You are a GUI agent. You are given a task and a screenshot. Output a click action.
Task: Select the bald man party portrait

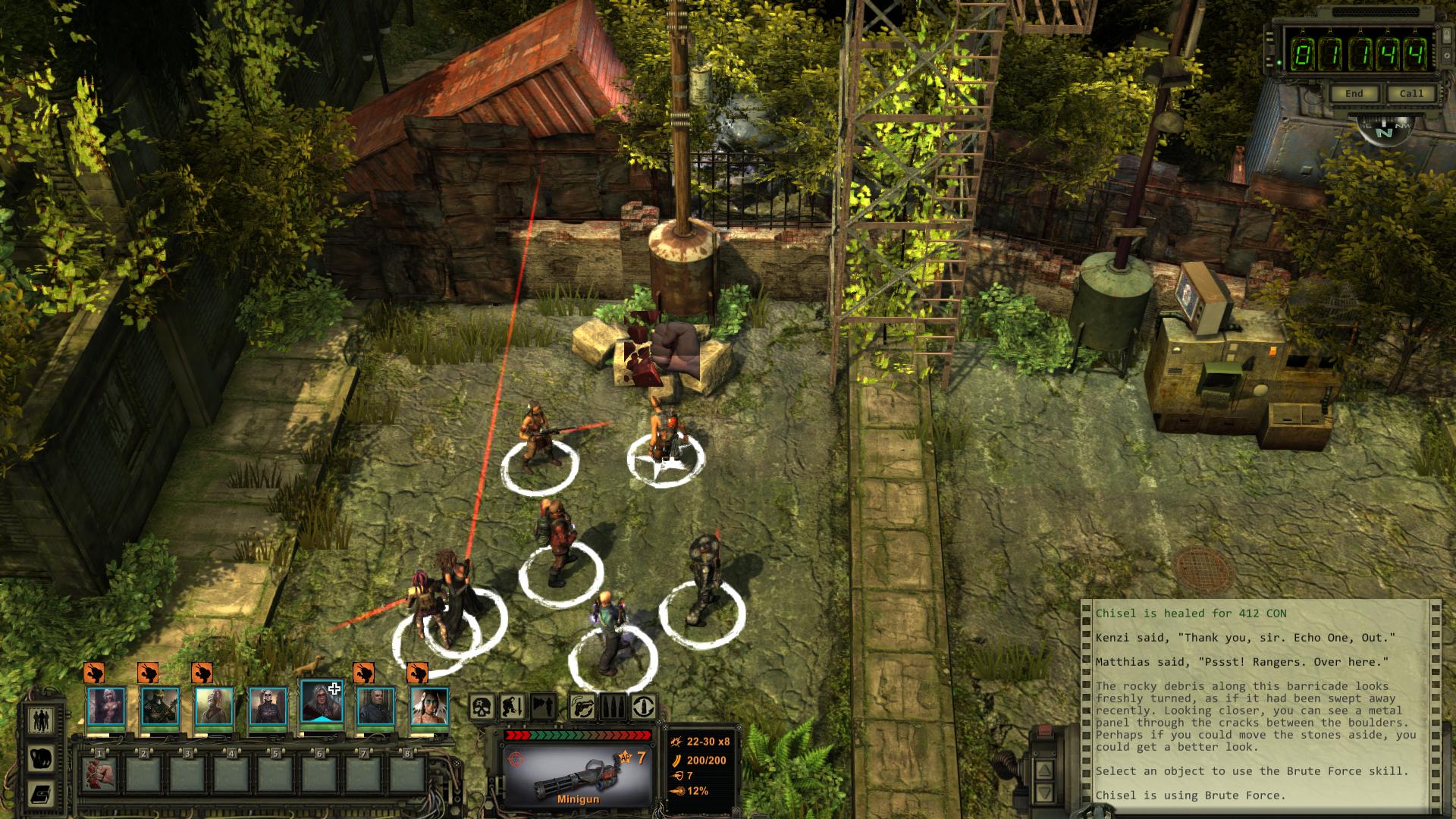tap(375, 705)
